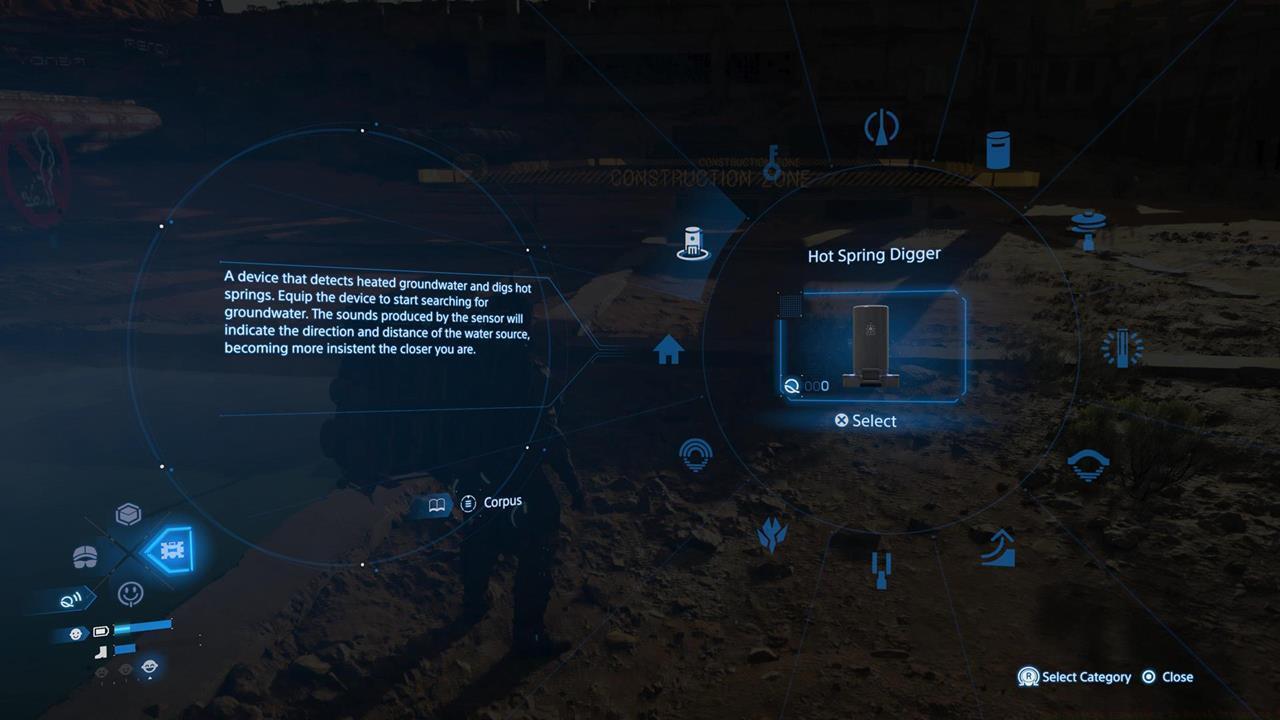Select the Hot Spring Digger icon
1280x720 pixels.
coord(692,241)
